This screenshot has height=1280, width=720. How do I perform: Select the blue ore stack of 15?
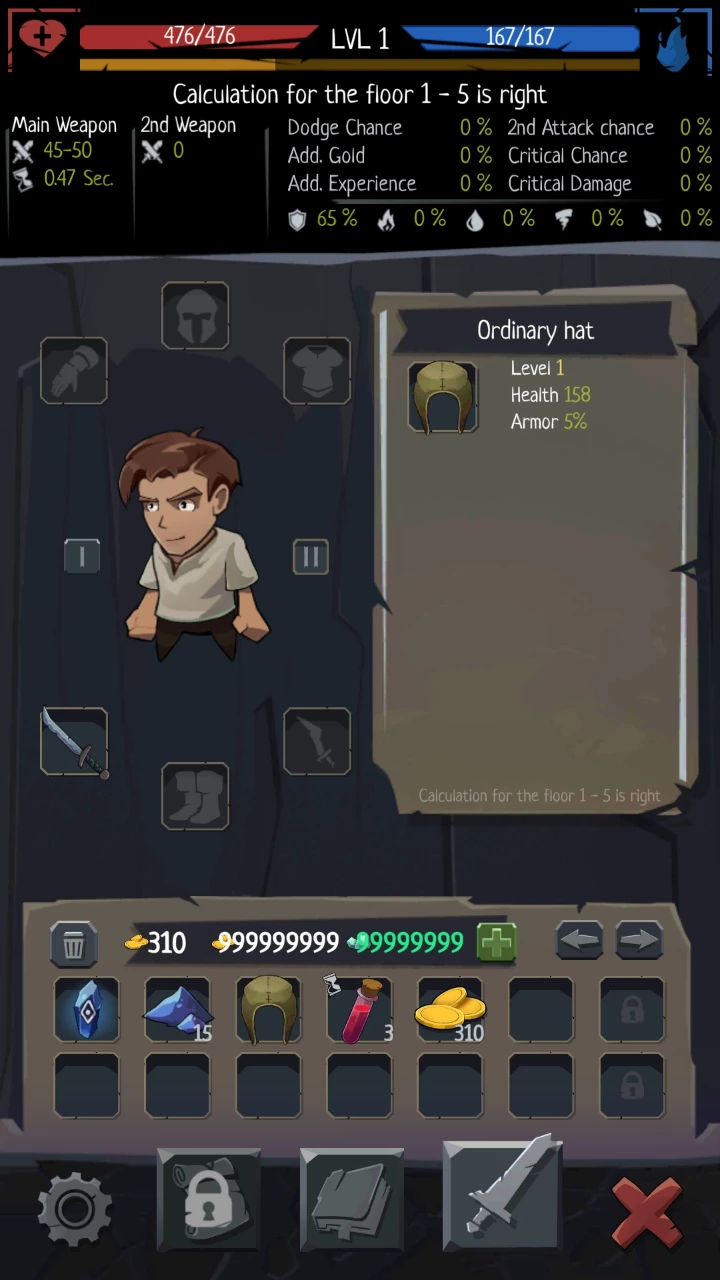click(x=177, y=1010)
